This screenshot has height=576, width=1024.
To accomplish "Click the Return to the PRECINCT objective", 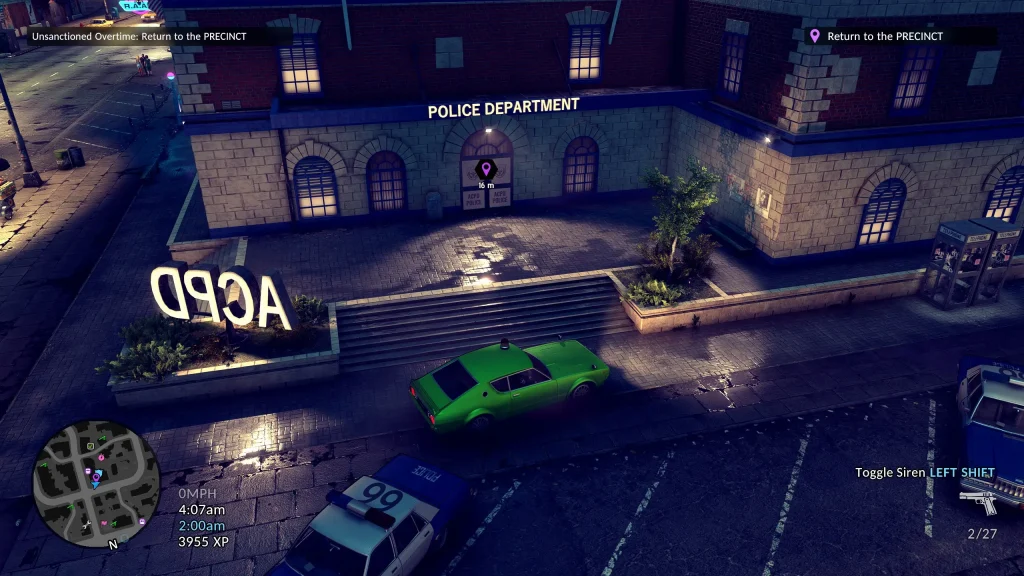I will (885, 37).
